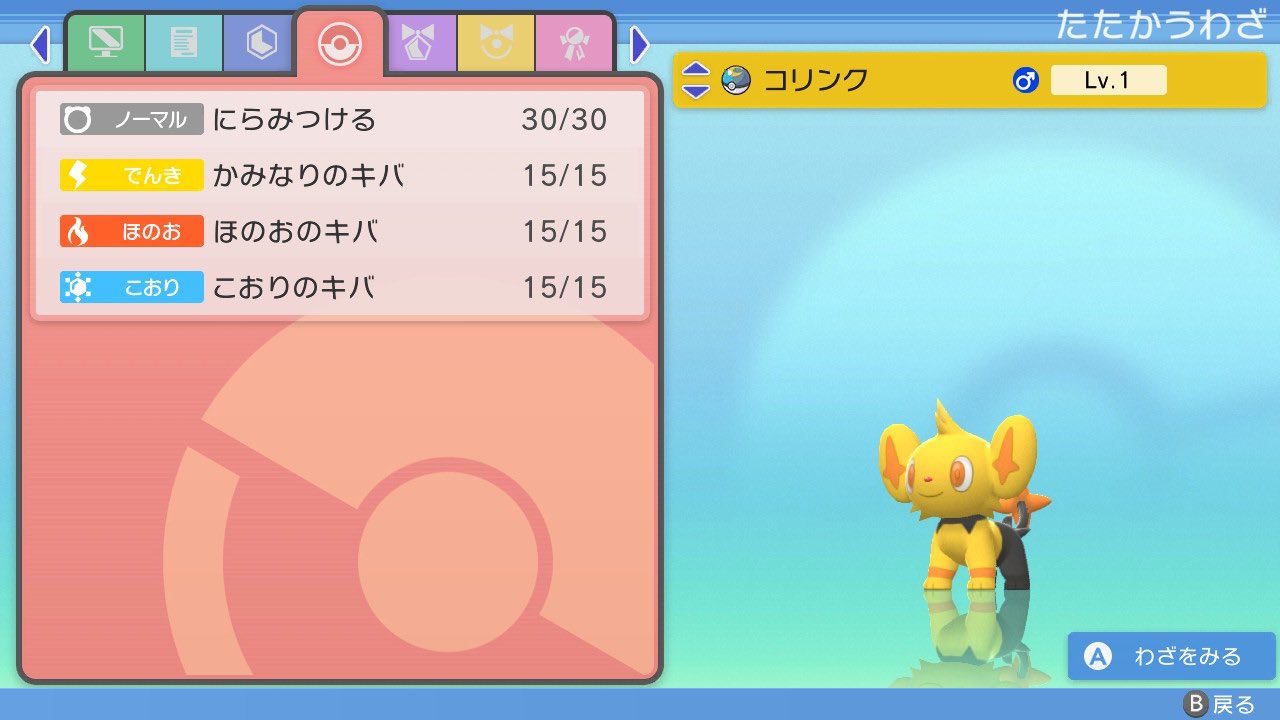Click the でんき Electric type icon
Image resolution: width=1280 pixels, height=720 pixels.
coord(131,175)
